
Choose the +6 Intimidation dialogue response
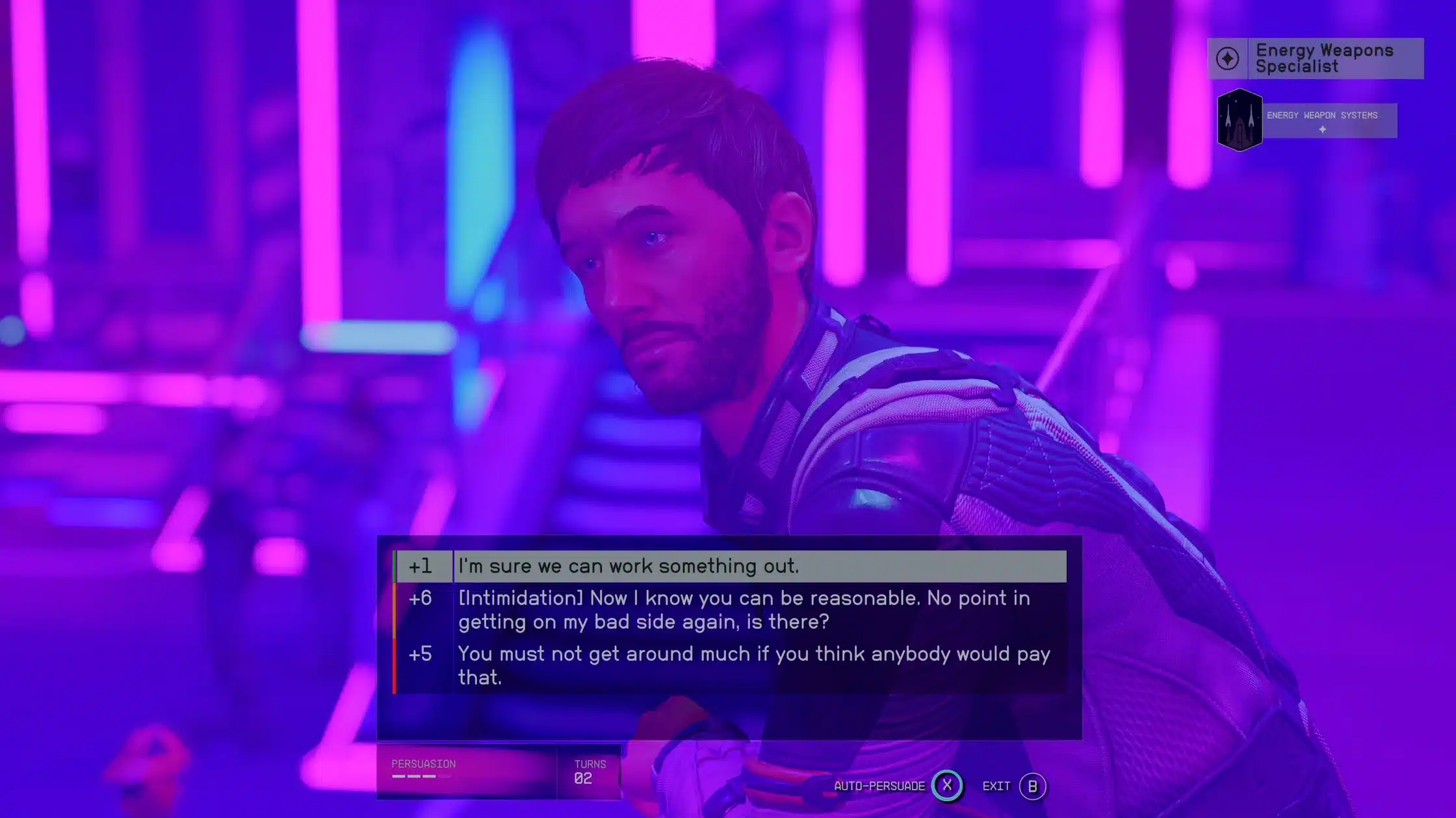(715, 609)
